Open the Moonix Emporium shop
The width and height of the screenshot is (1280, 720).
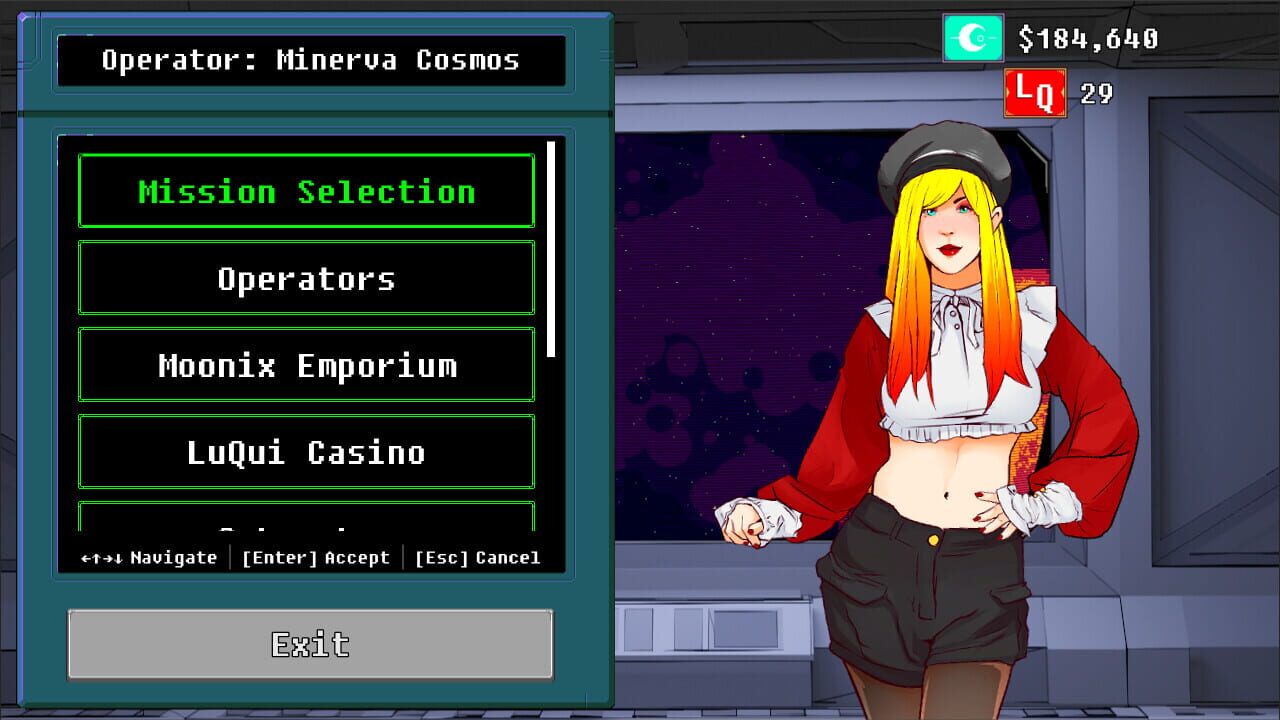pos(306,365)
